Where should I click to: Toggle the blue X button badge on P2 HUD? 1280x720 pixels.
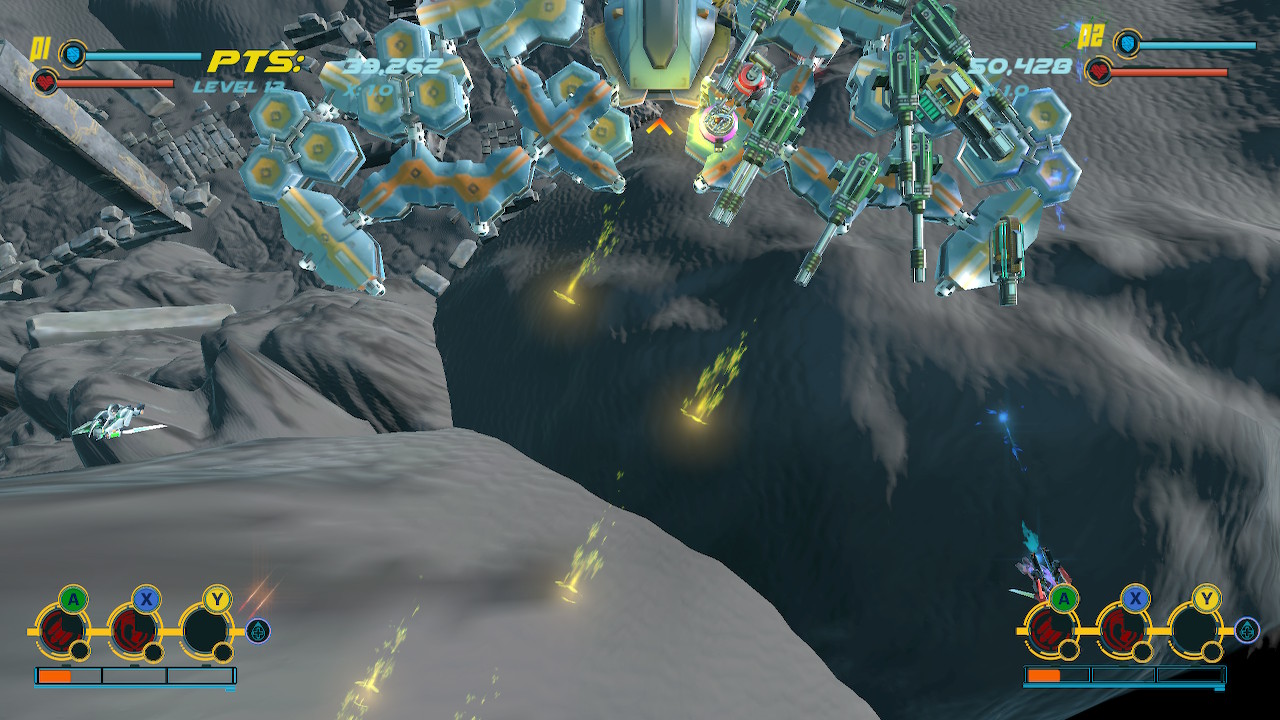click(1135, 598)
